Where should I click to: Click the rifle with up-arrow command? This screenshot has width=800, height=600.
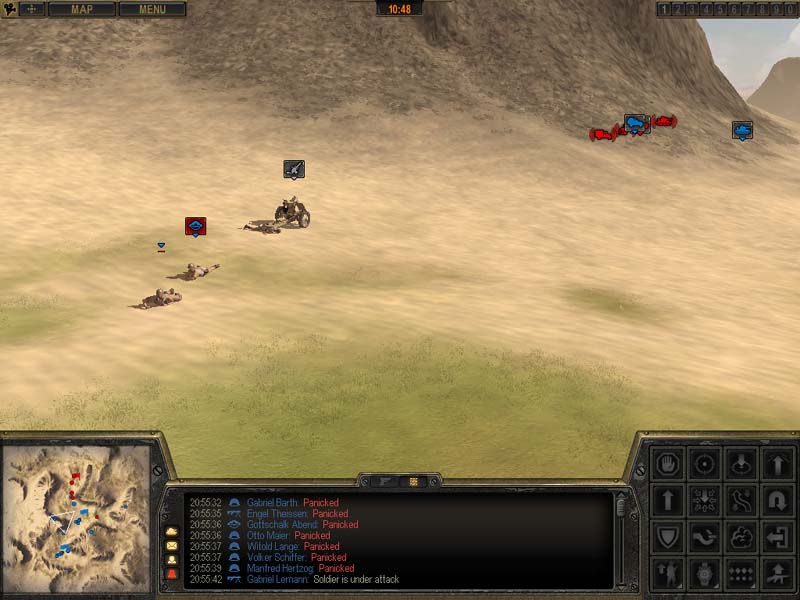(779, 574)
